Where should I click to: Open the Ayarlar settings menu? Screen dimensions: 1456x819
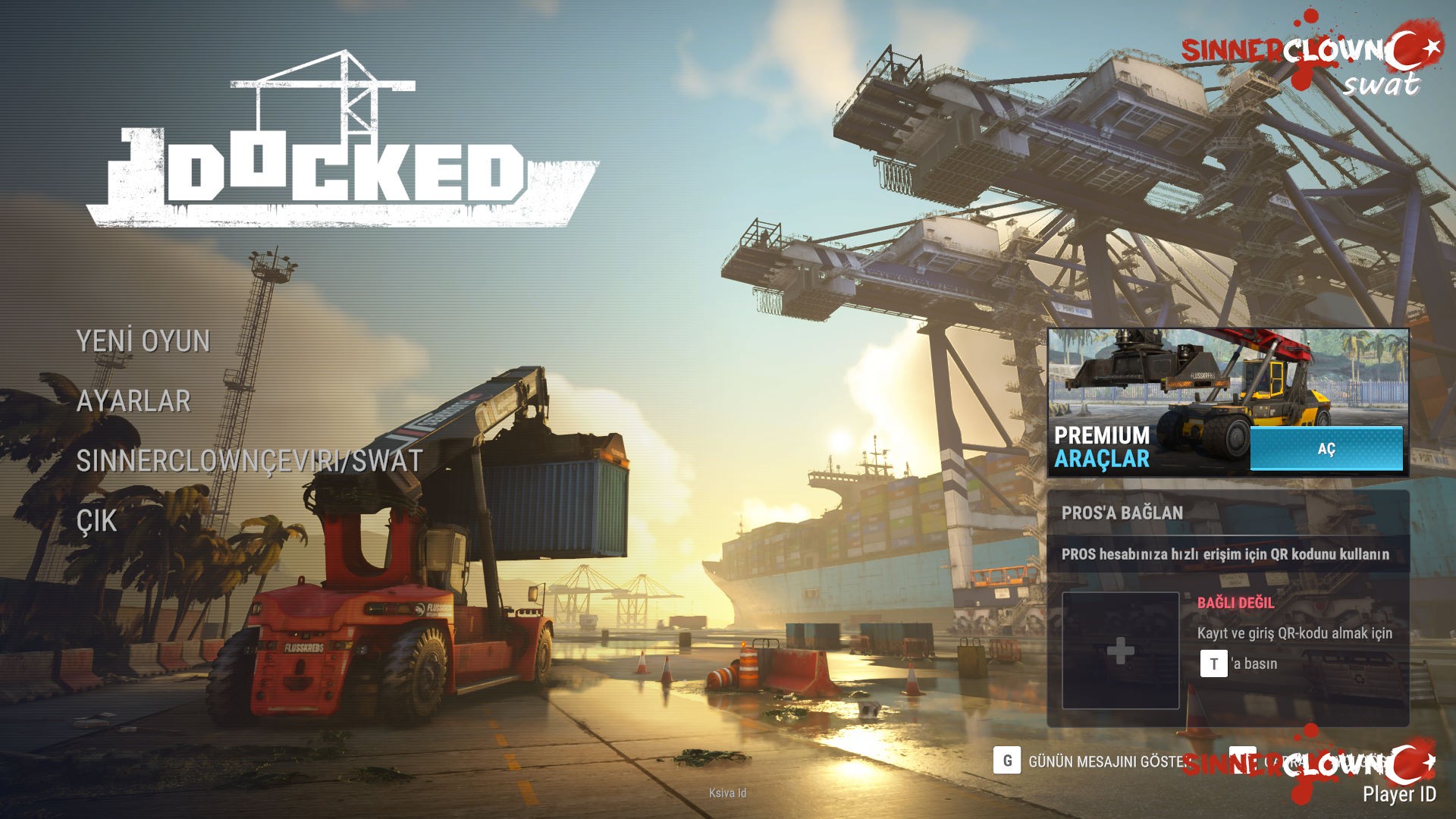(133, 401)
